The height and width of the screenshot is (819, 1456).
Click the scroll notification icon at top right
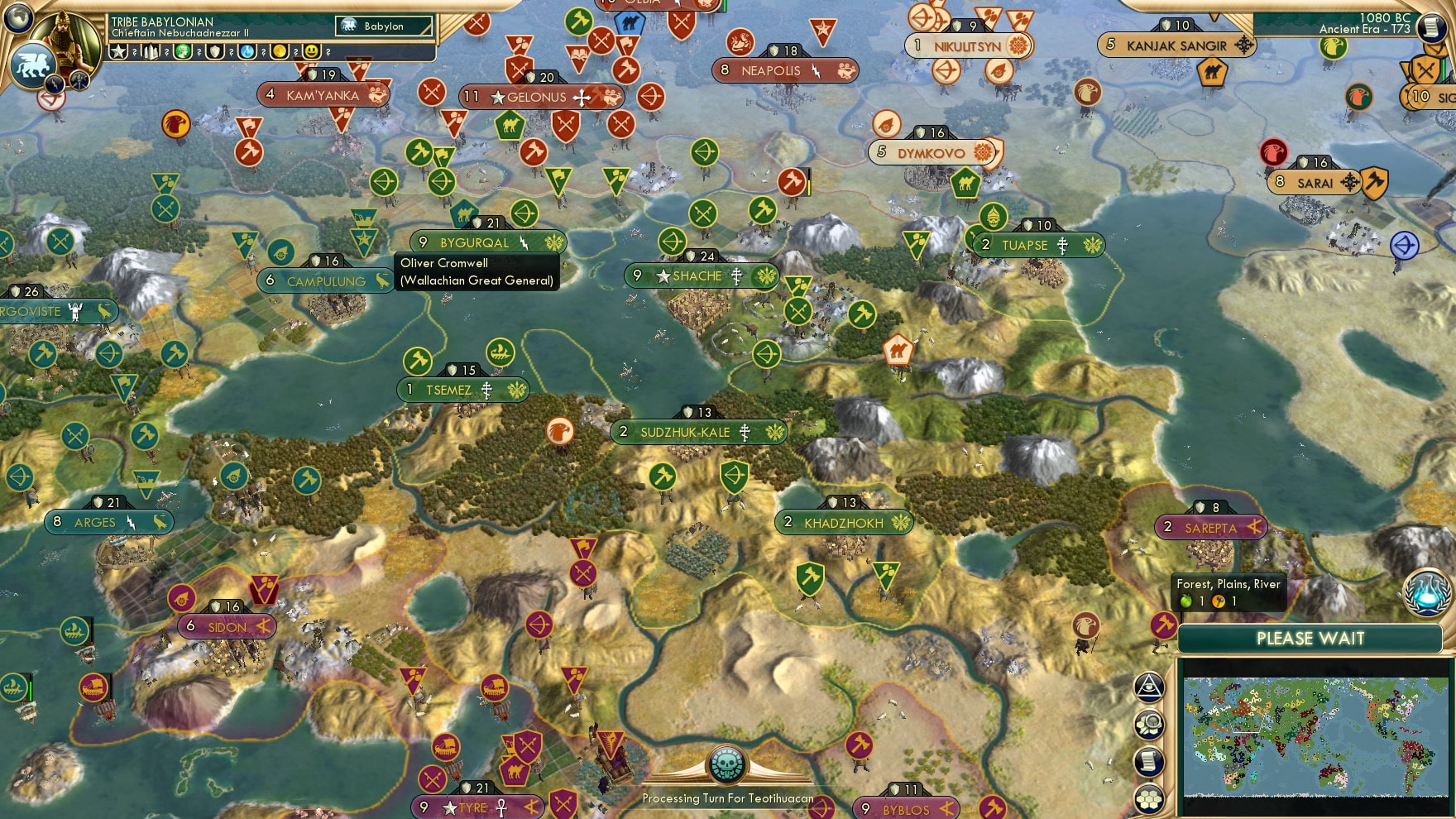tap(1432, 26)
